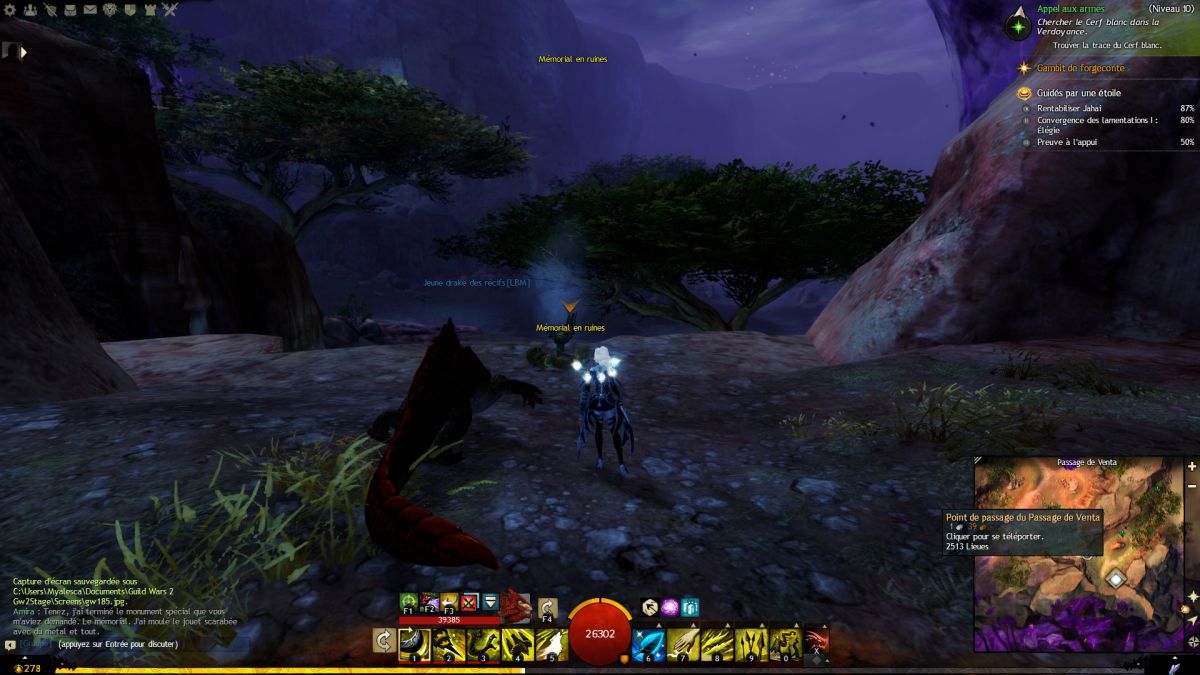Activate the blue healing skill in slot 6
This screenshot has height=675, width=1200.
pos(646,644)
